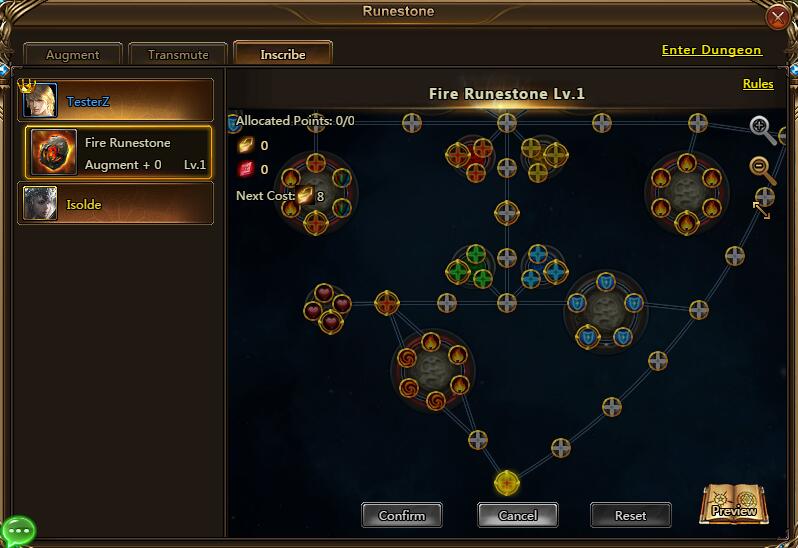
Task: Open the Rules link
Action: [758, 84]
